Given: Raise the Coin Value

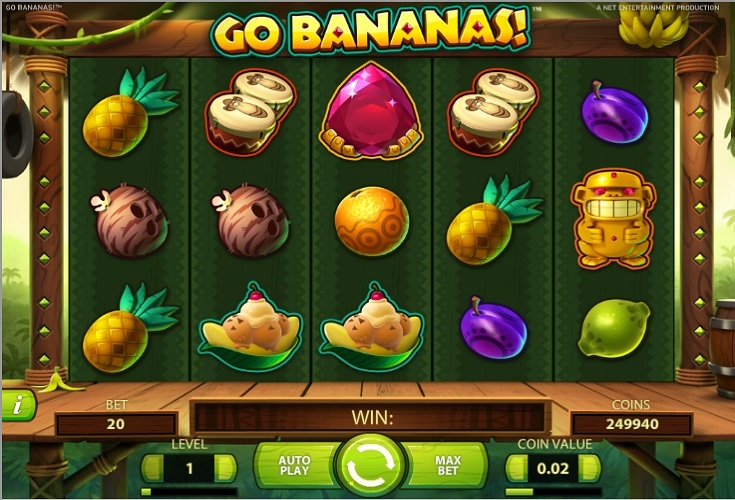Looking at the screenshot, I should pos(592,467).
